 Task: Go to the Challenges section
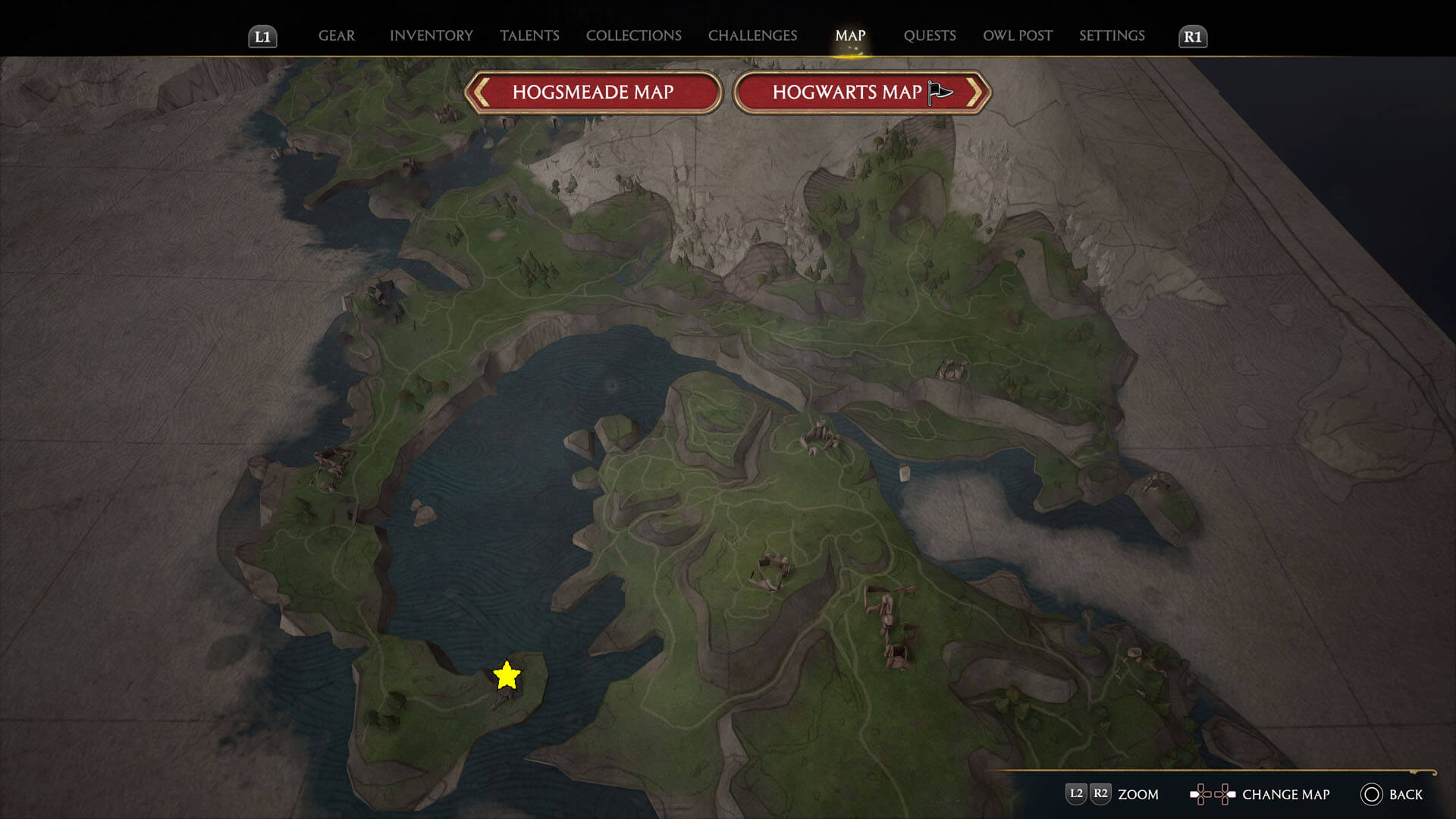tap(752, 35)
